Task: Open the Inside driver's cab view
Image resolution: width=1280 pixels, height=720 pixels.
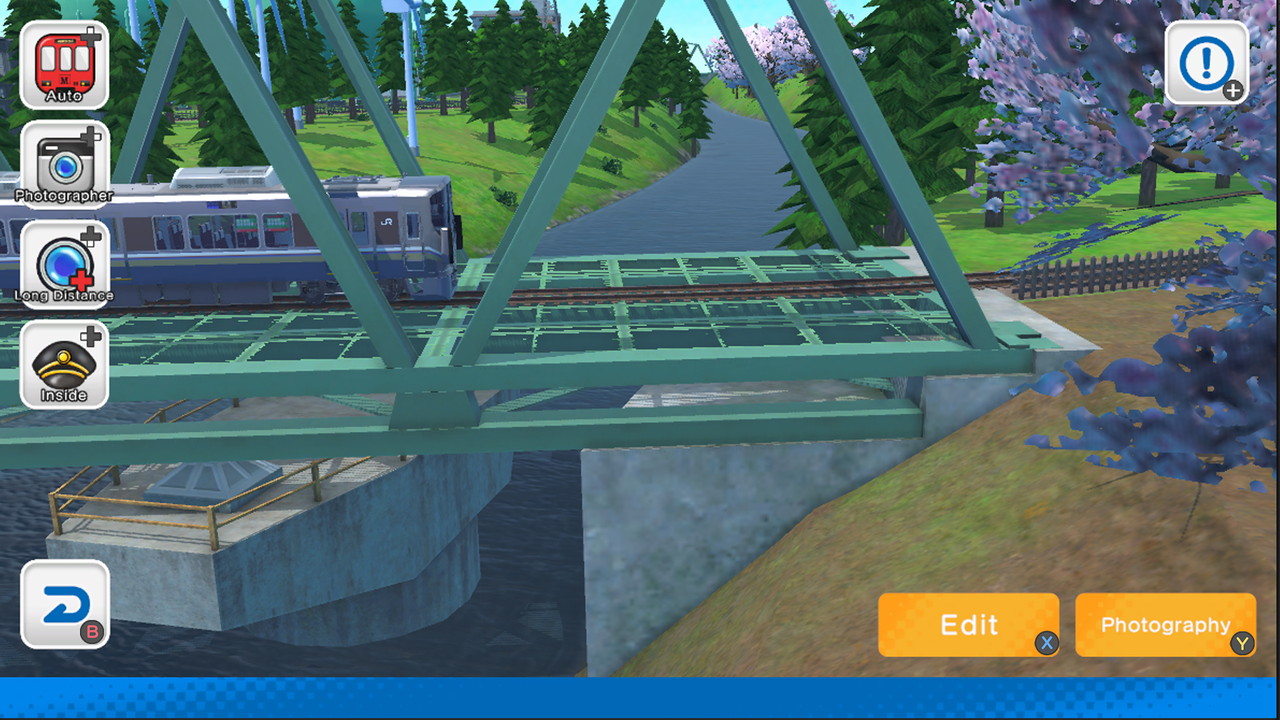Action: coord(64,362)
